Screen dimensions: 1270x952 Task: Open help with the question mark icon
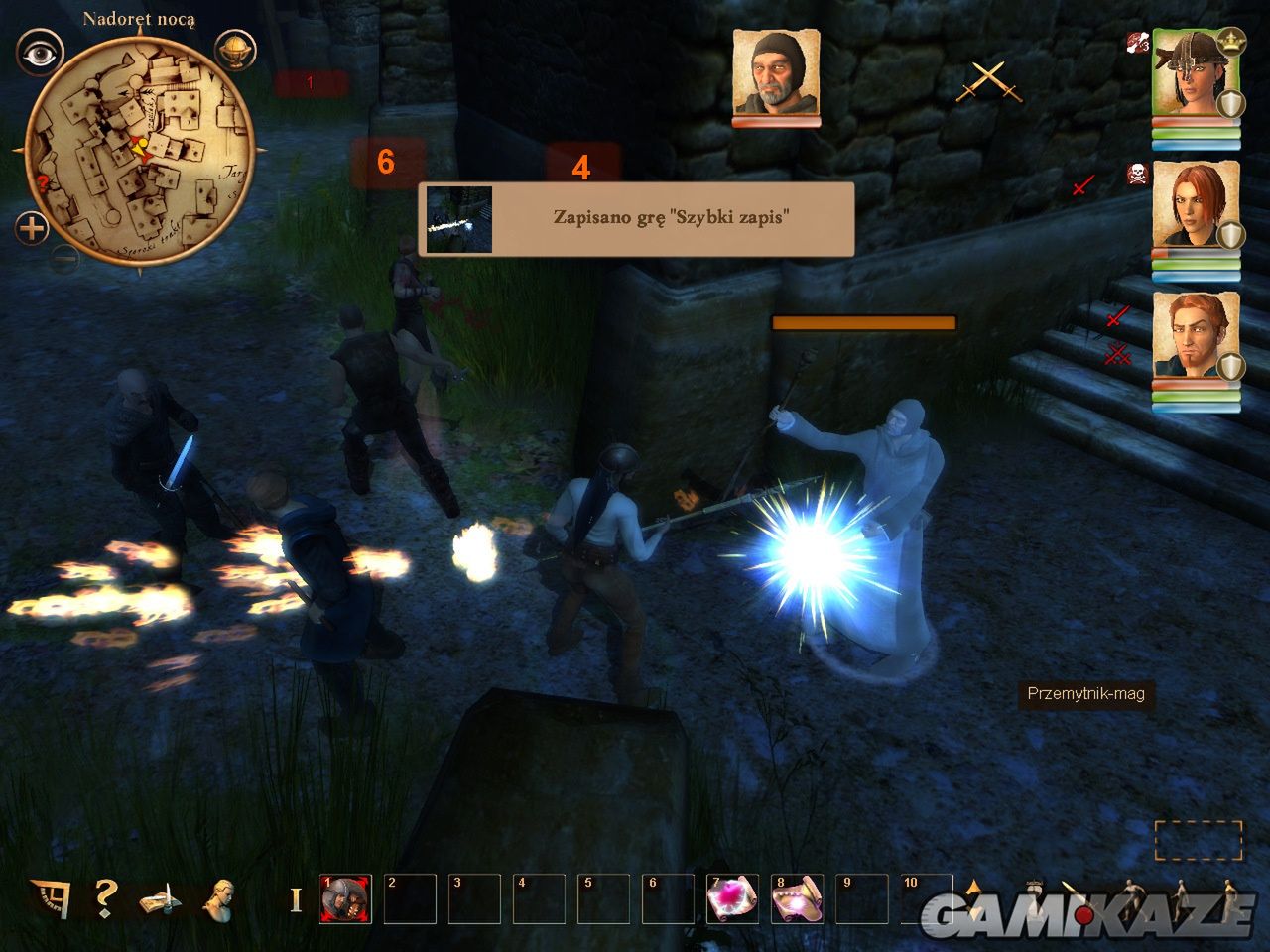pos(105,898)
